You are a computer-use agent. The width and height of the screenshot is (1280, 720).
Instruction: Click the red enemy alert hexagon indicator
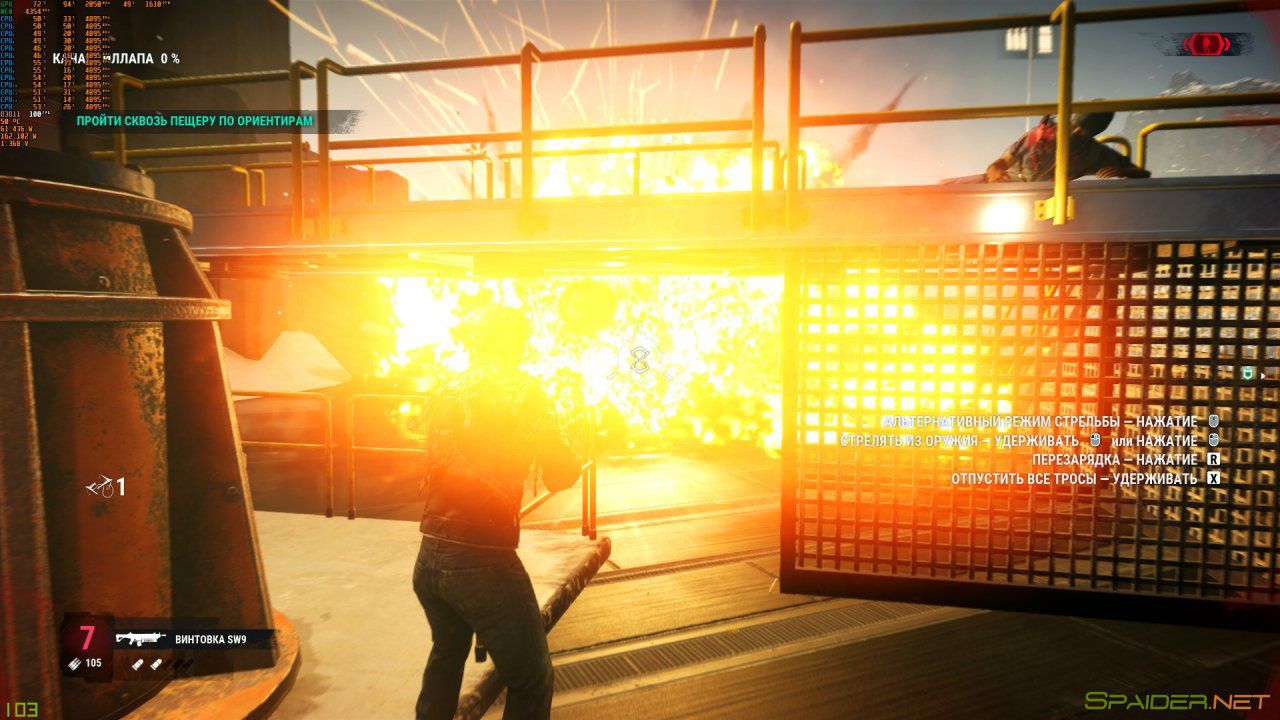click(x=1207, y=43)
